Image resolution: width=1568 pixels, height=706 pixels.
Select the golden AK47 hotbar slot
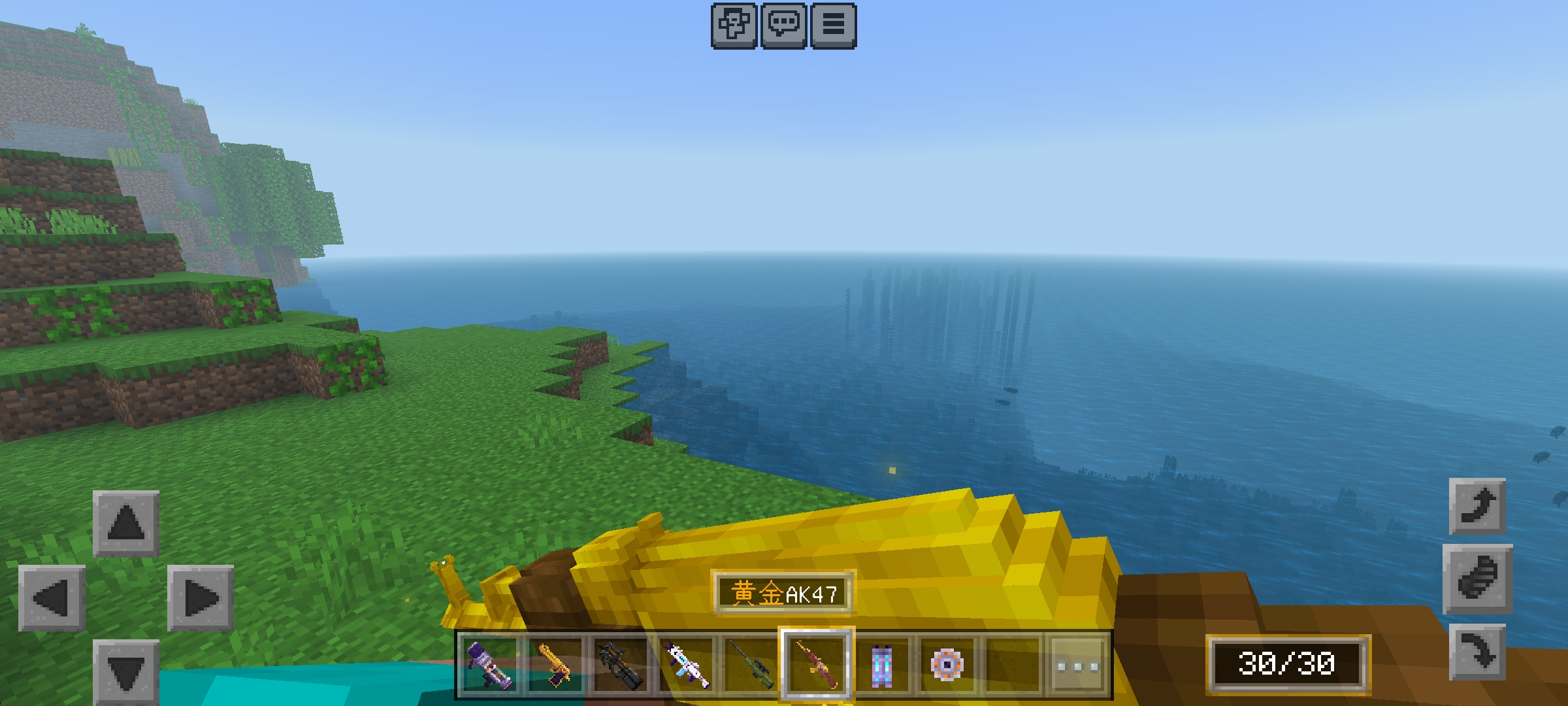[x=816, y=665]
